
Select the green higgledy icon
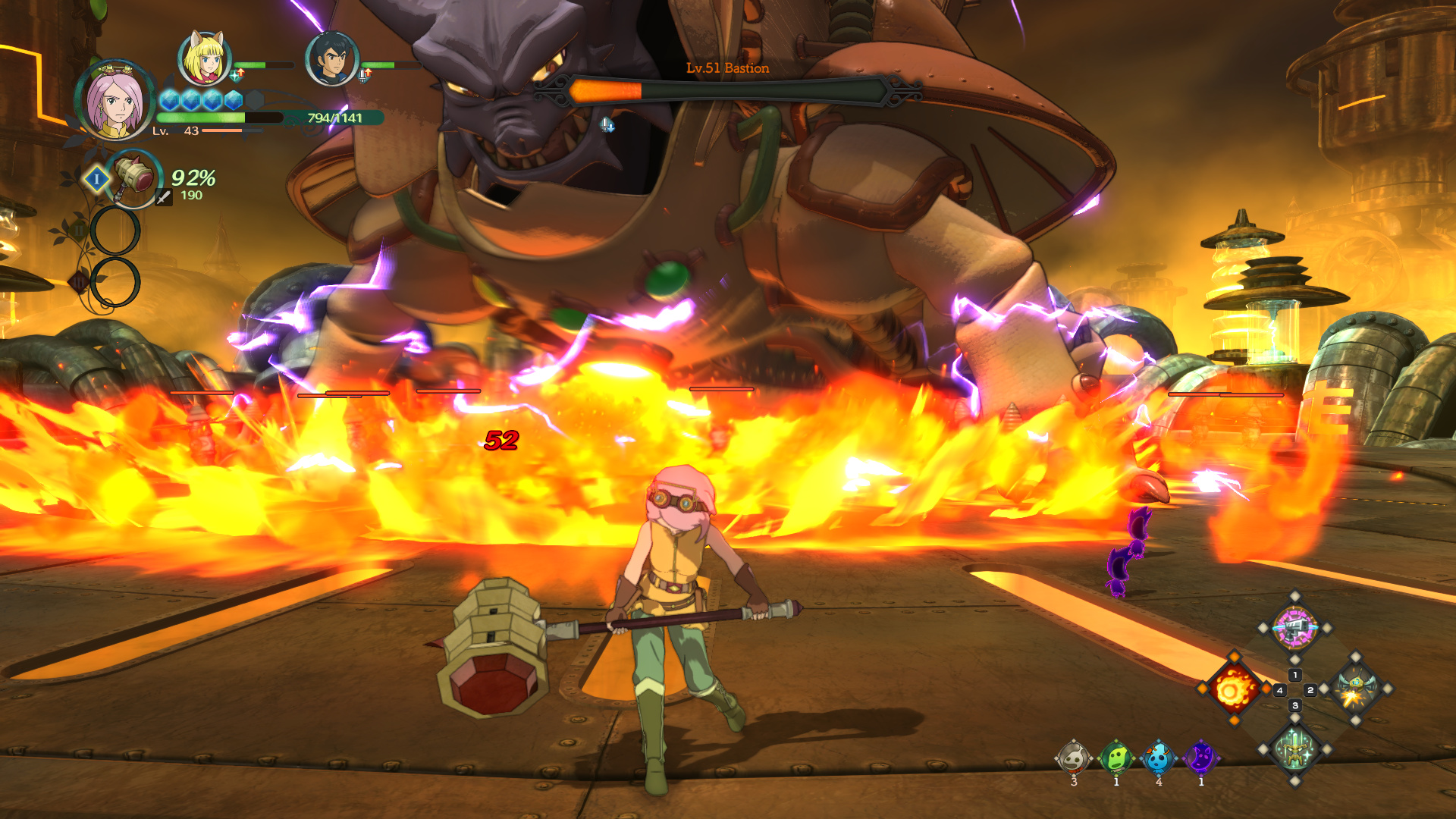tap(1116, 758)
